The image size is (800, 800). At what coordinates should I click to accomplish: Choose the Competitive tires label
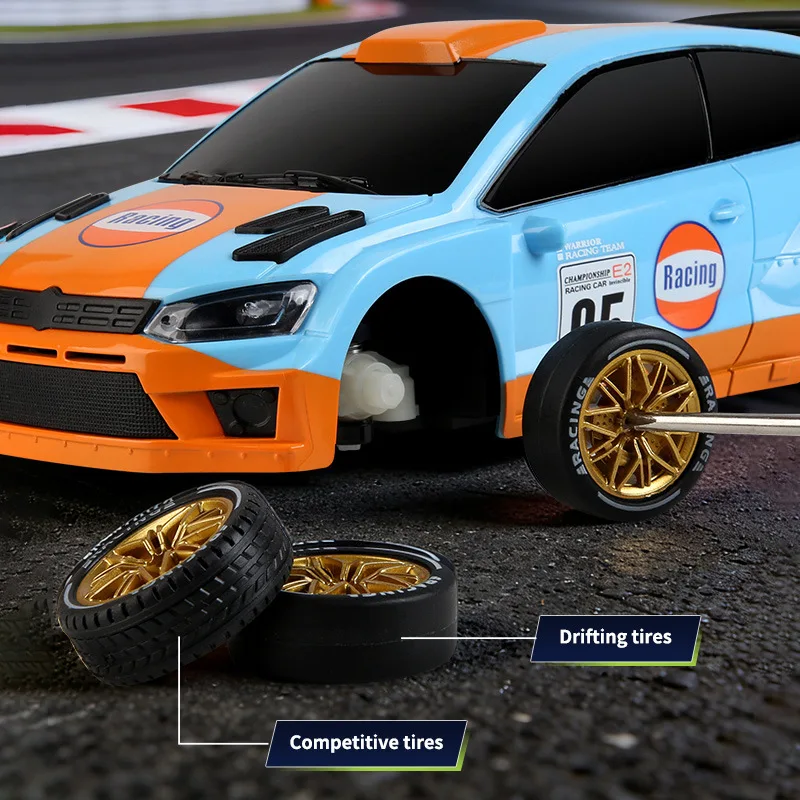(366, 743)
